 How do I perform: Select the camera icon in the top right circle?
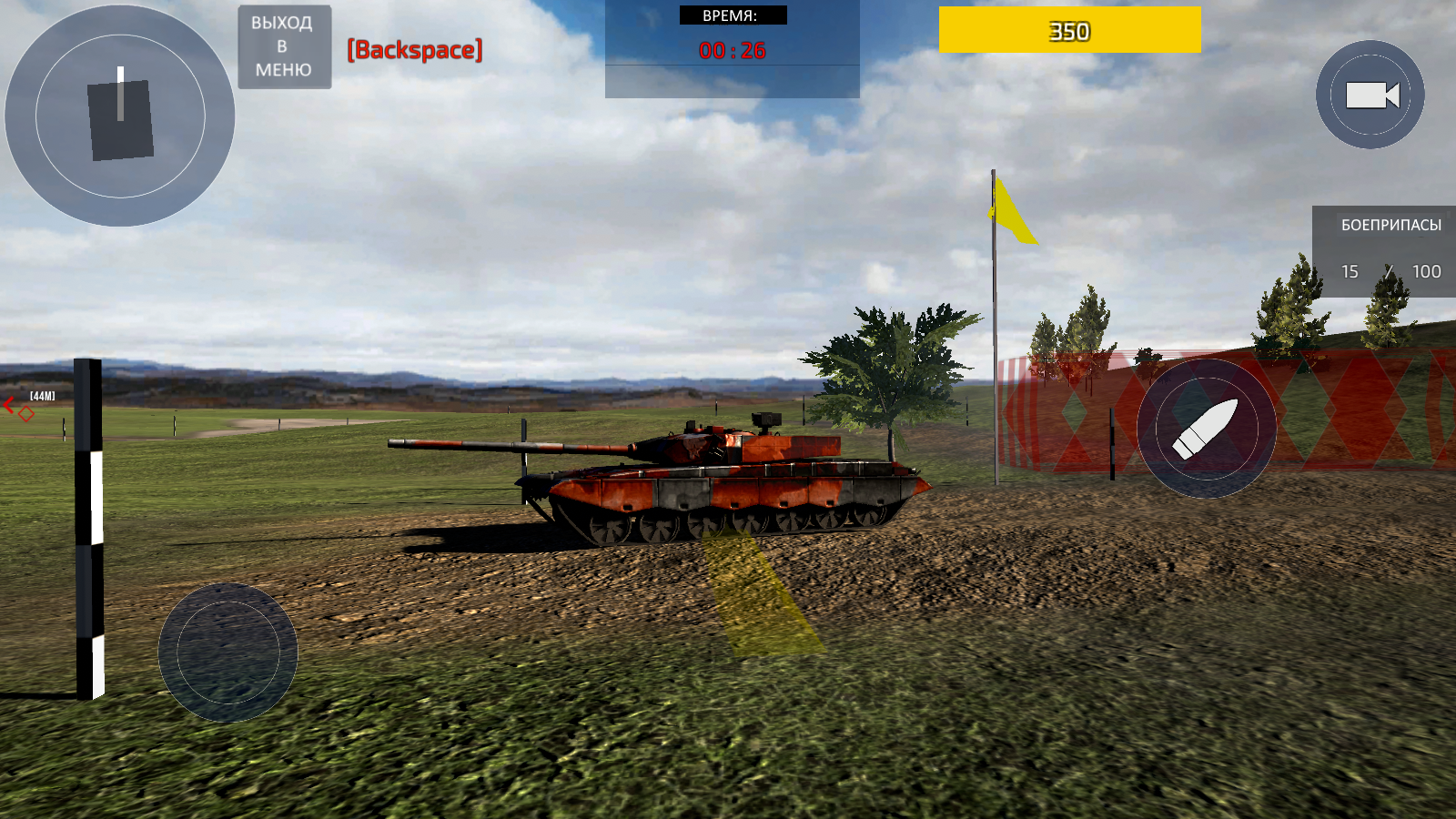click(1369, 96)
